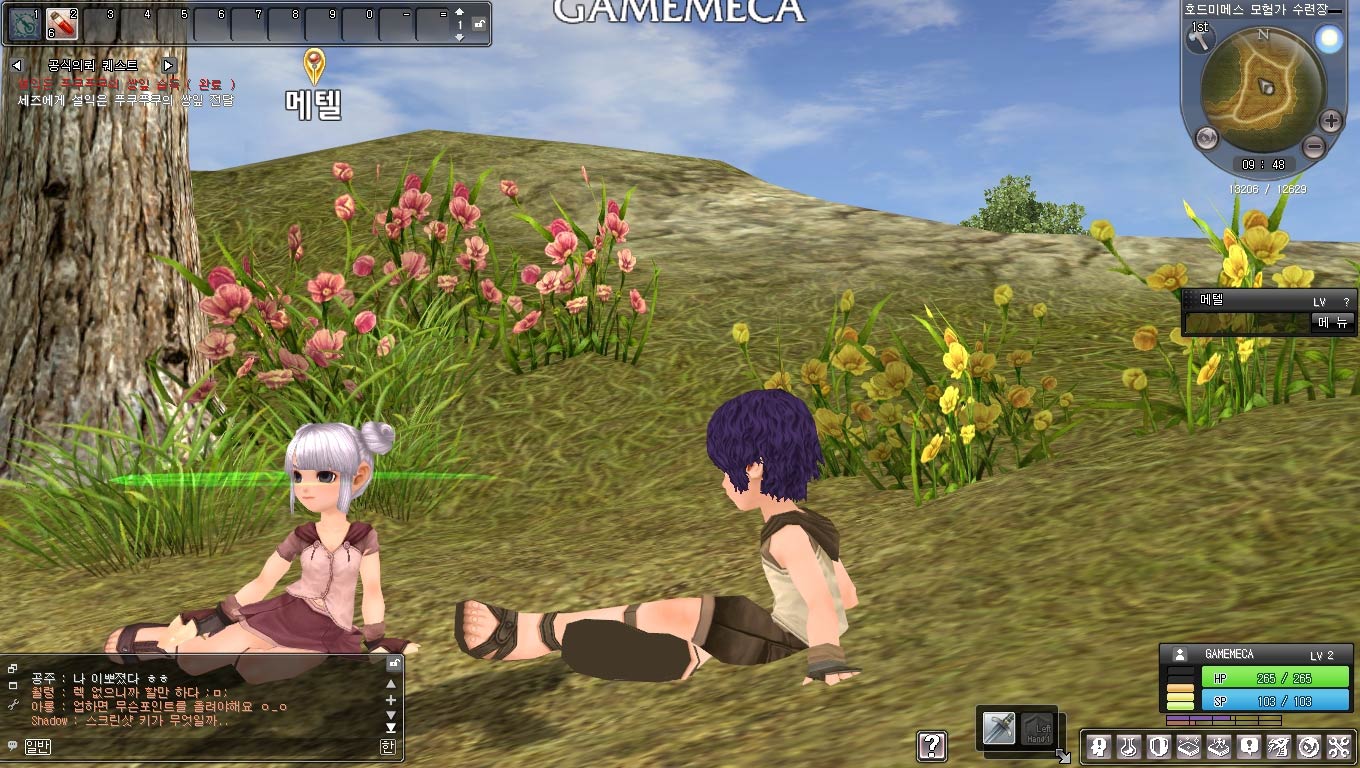Zoom in the minimap with the plus button

pyautogui.click(x=1330, y=122)
